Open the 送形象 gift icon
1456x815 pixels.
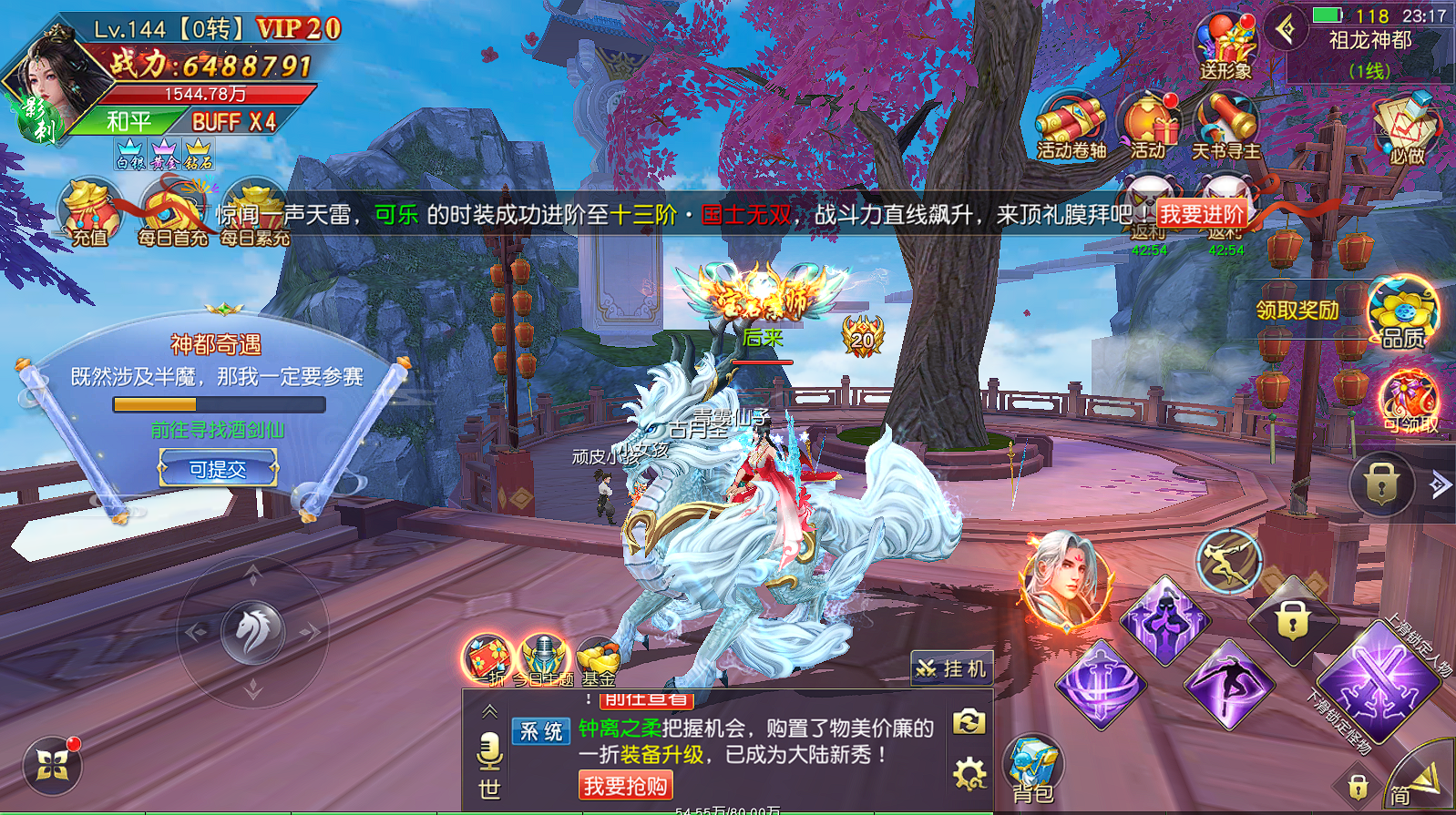pos(1225,46)
